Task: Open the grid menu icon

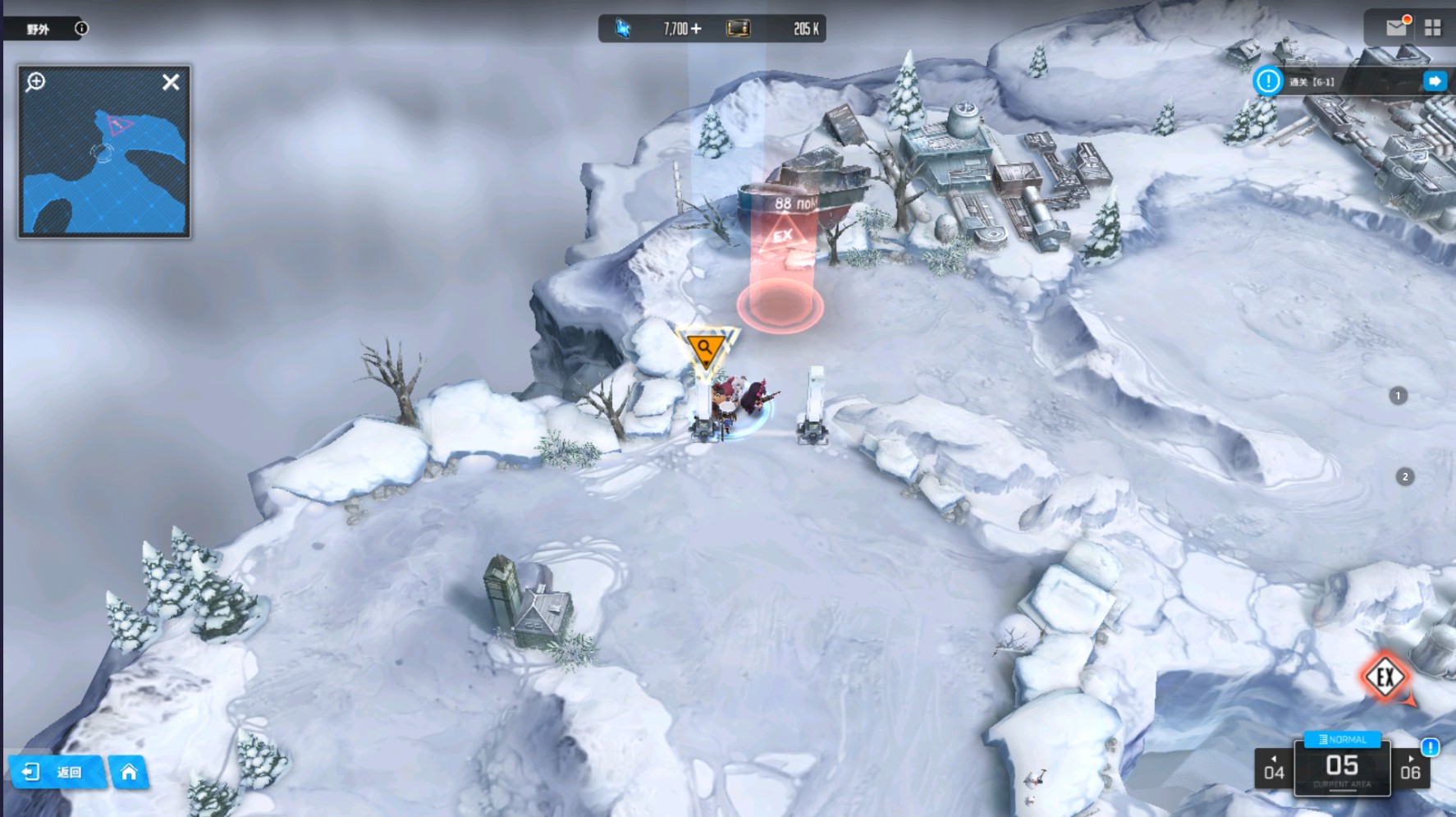Action: click(x=1433, y=28)
